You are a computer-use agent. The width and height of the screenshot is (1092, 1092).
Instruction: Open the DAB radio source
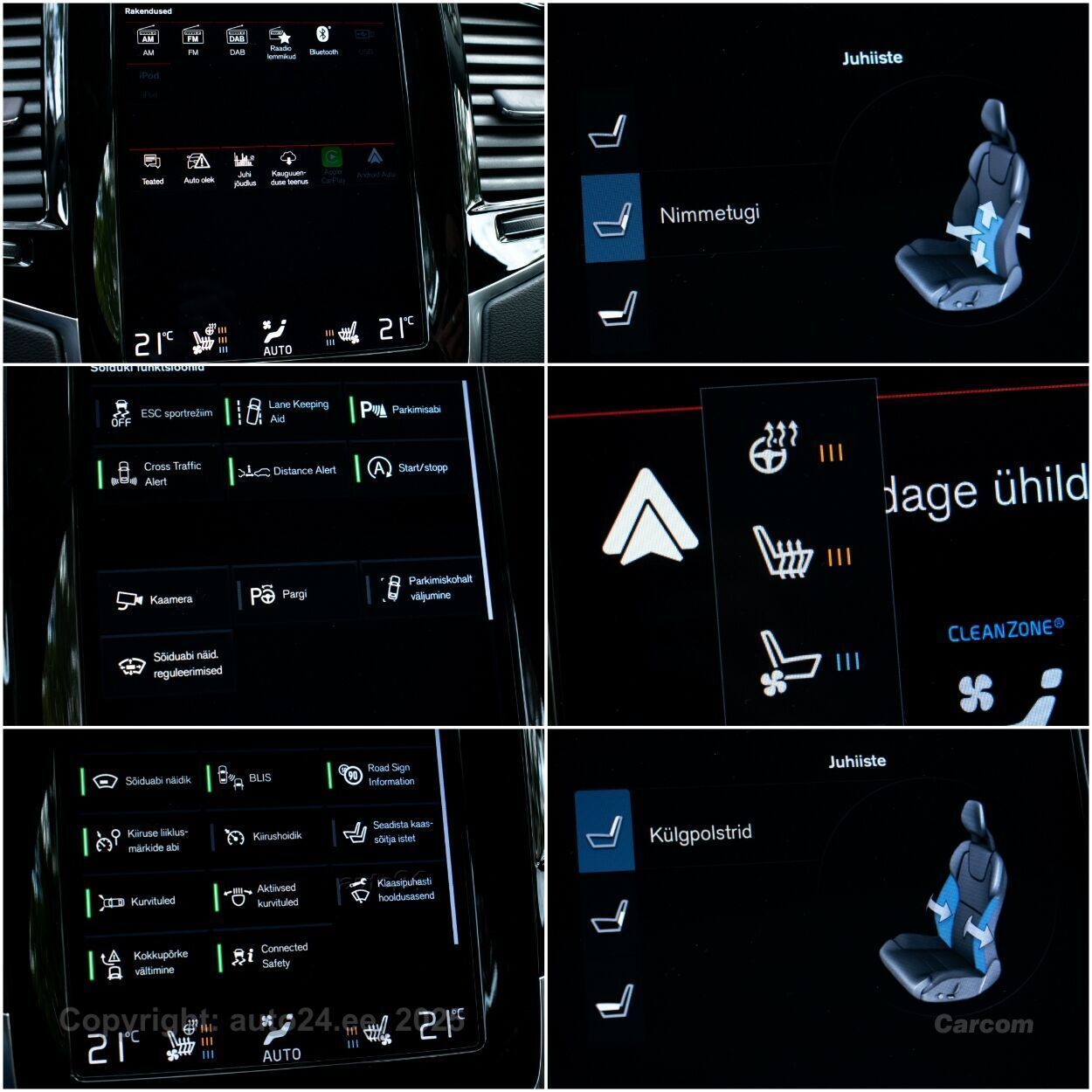coord(237,41)
